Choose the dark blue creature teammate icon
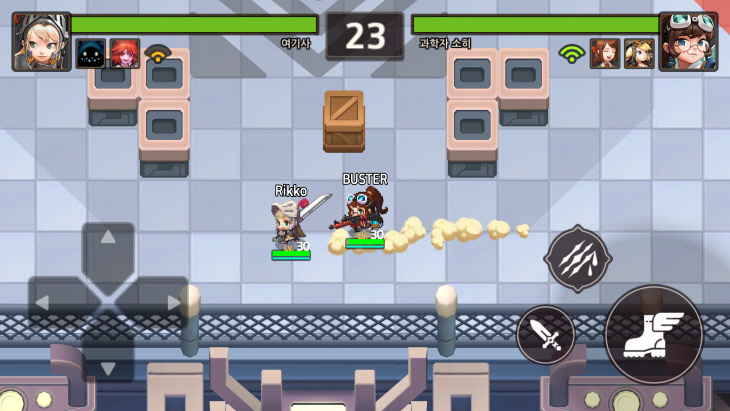 pos(90,53)
